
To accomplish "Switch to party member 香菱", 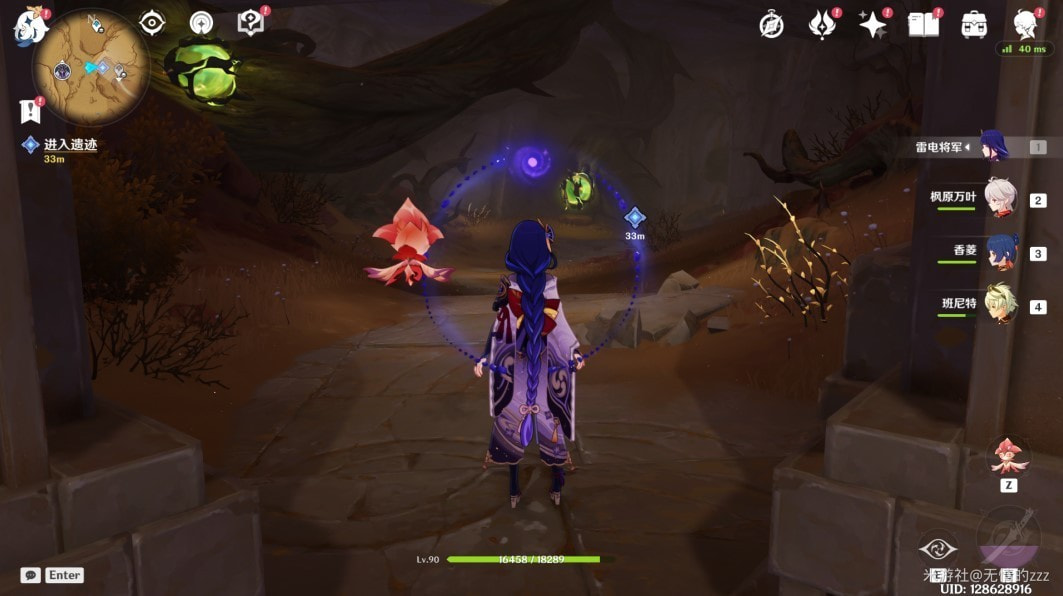I will pyautogui.click(x=998, y=251).
